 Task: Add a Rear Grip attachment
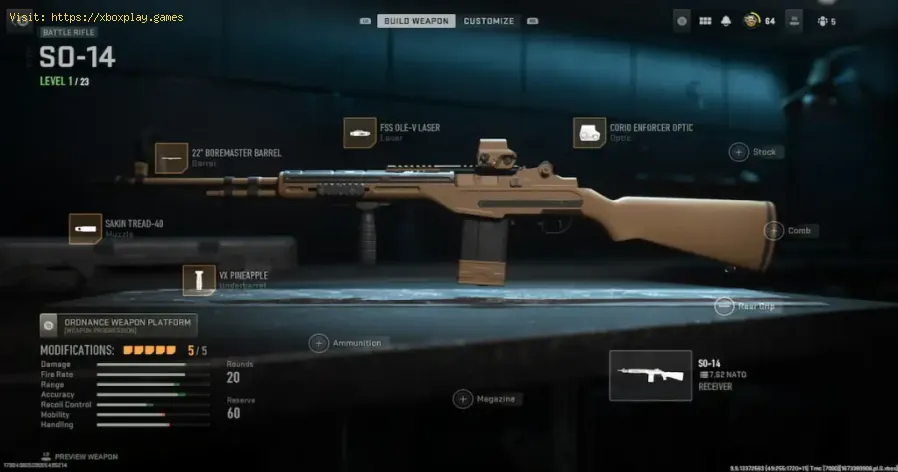[726, 307]
